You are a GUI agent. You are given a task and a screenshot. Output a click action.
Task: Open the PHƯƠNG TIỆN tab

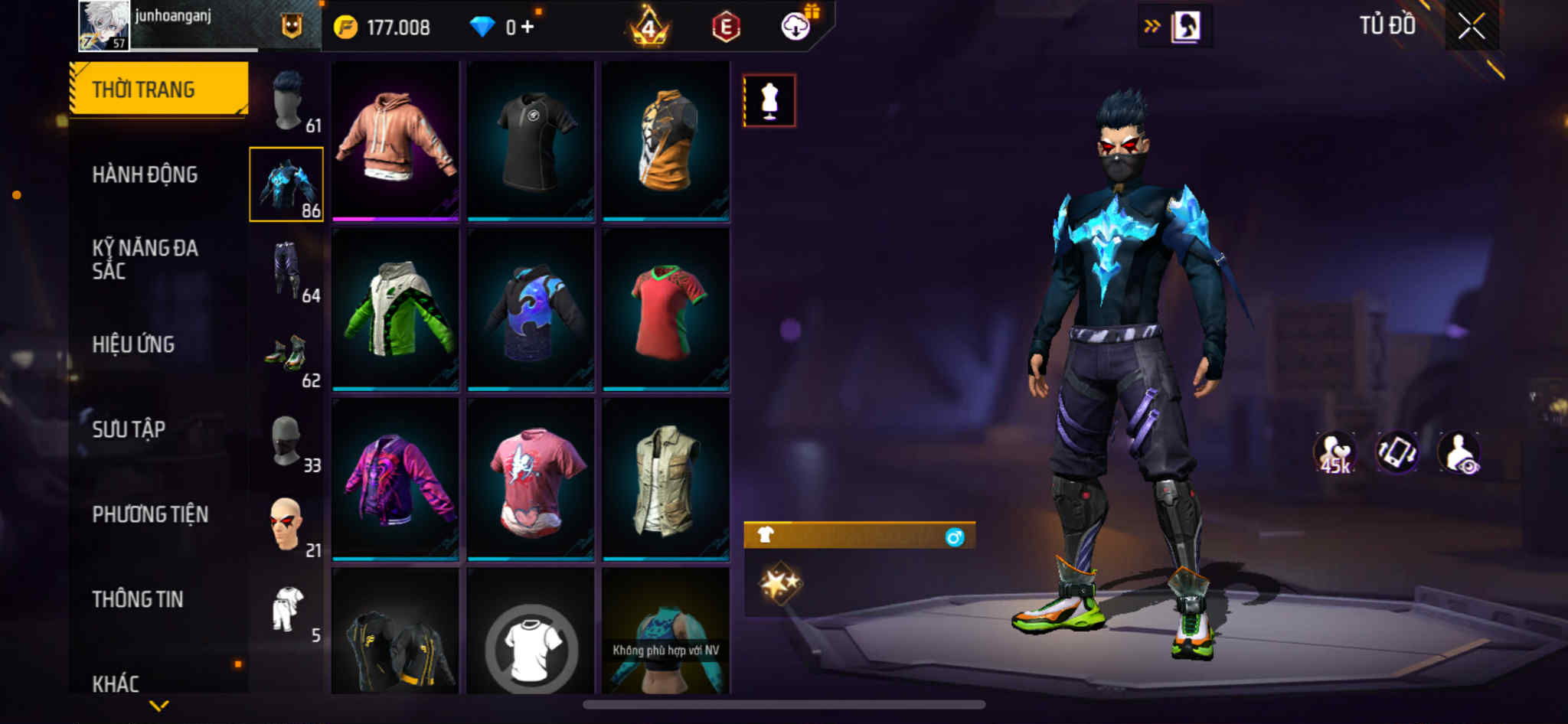click(150, 514)
